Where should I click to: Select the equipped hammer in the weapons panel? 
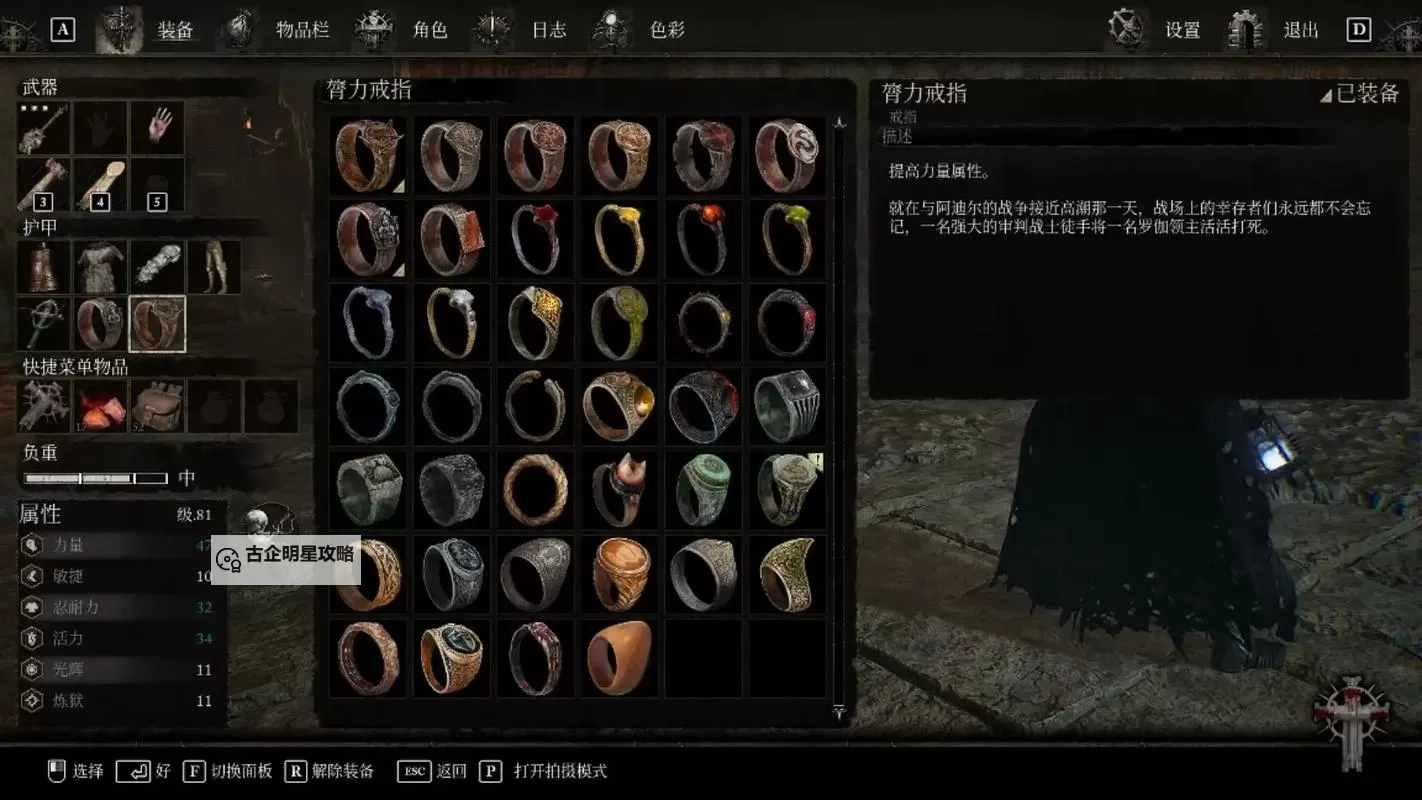pyautogui.click(x=44, y=127)
